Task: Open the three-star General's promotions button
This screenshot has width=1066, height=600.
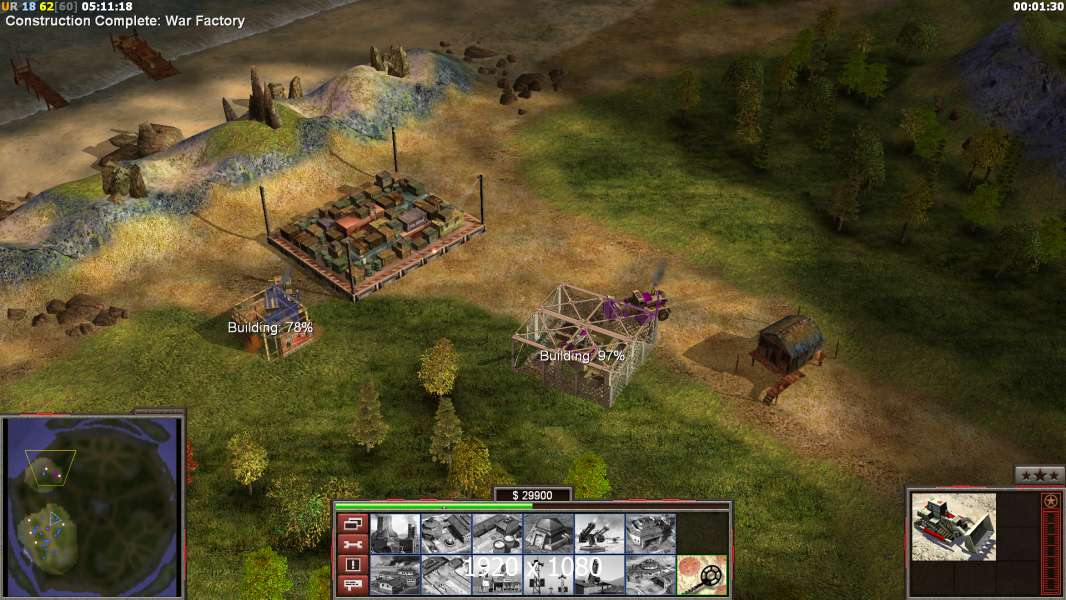Action: coord(1039,475)
